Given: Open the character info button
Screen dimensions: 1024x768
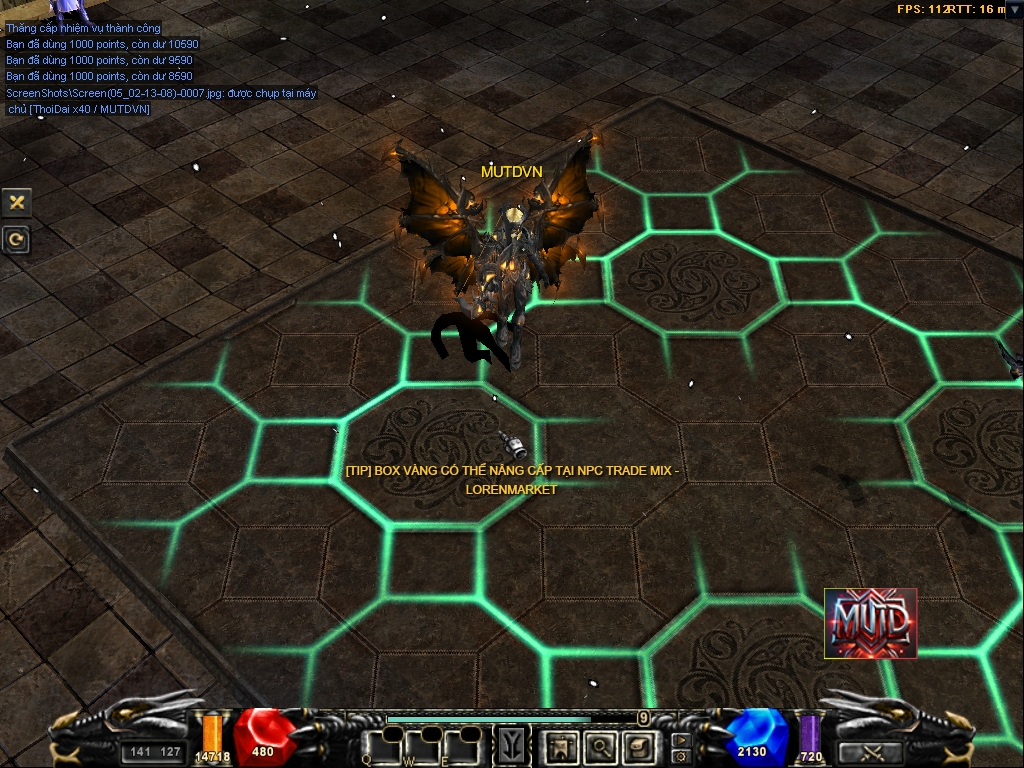Looking at the screenshot, I should coord(561,746).
